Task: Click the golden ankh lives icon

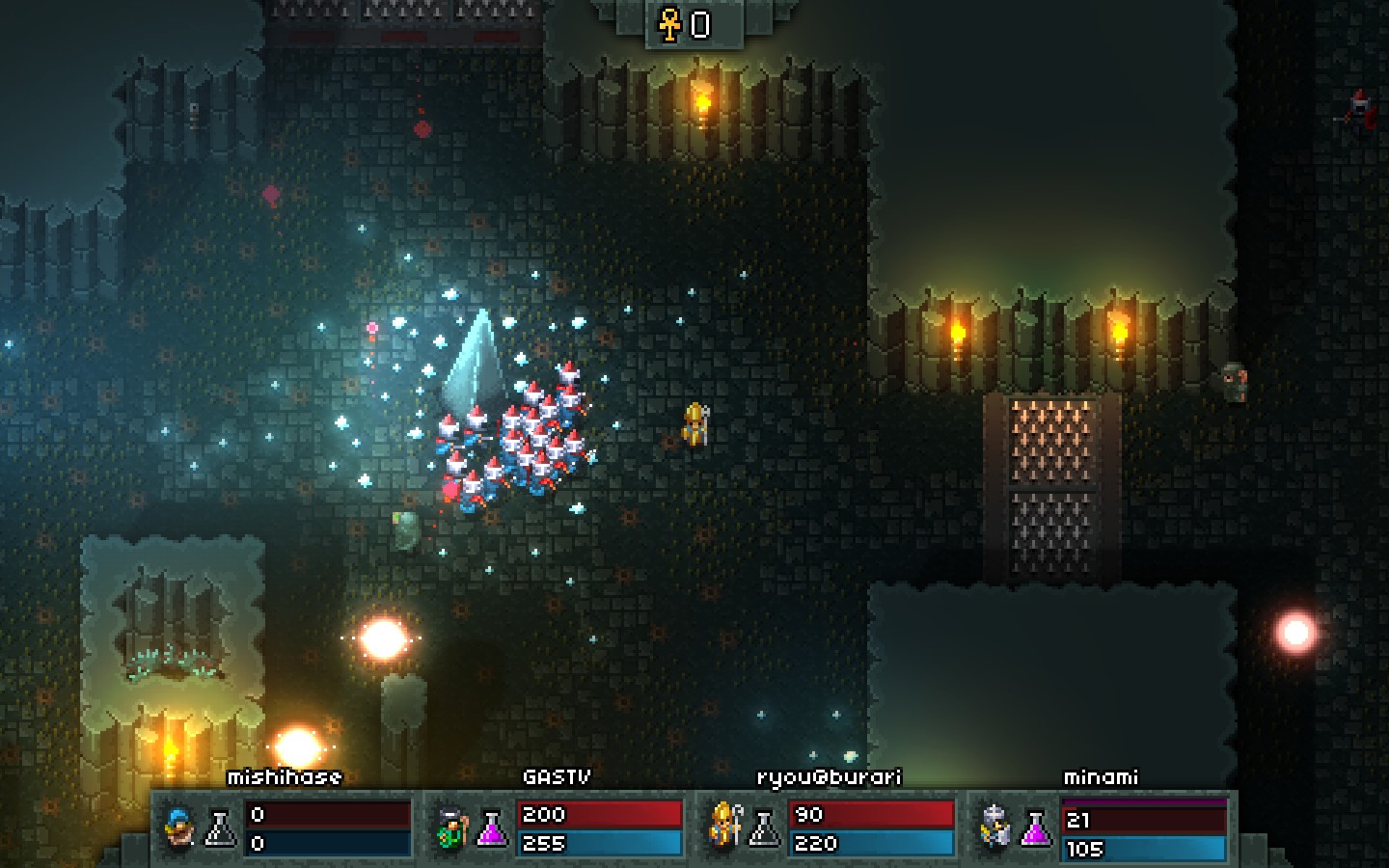Action: click(x=669, y=23)
